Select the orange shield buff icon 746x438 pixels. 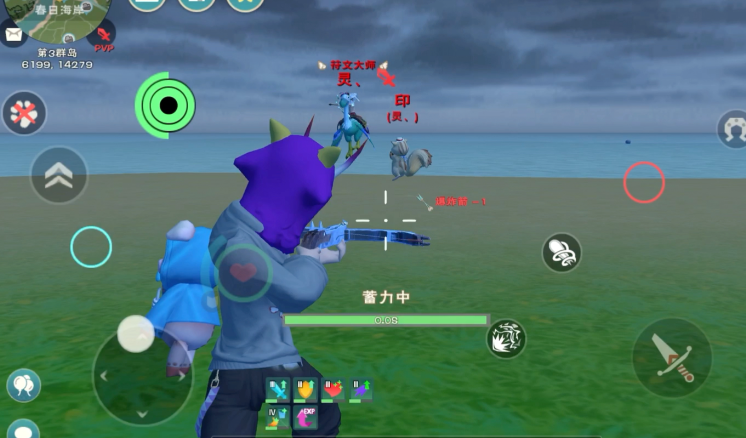click(305, 389)
